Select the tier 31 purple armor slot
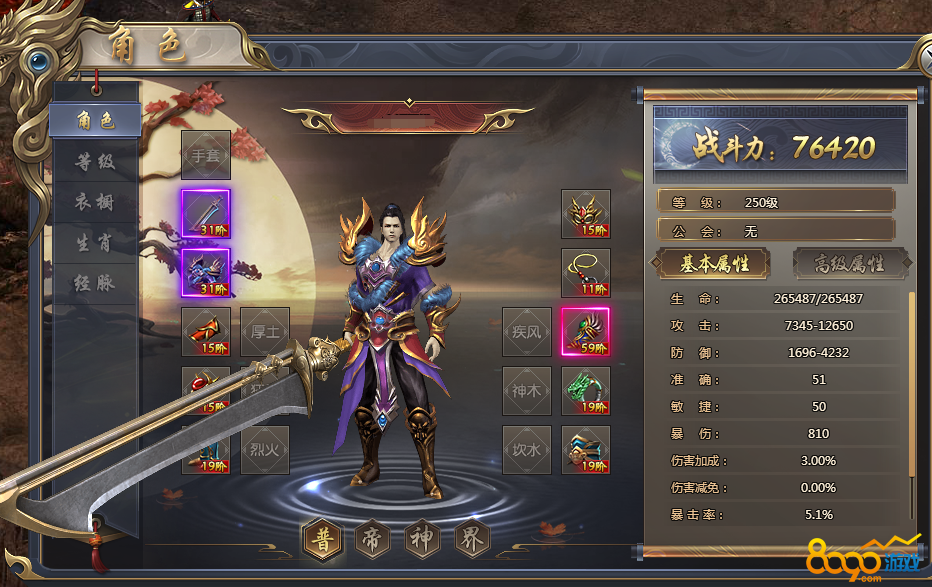 click(x=206, y=273)
